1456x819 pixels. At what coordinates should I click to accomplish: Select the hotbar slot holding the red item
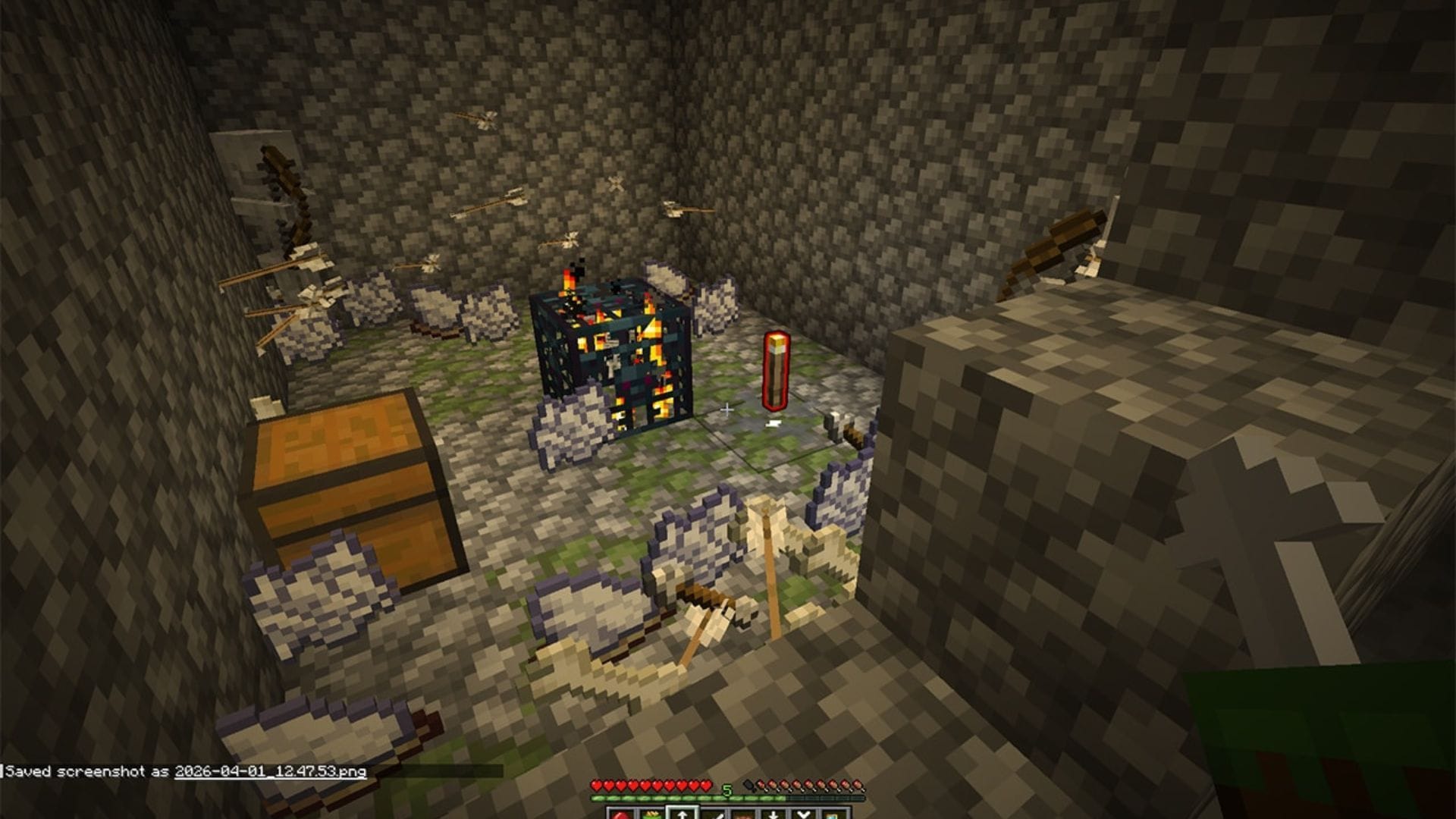(620, 814)
